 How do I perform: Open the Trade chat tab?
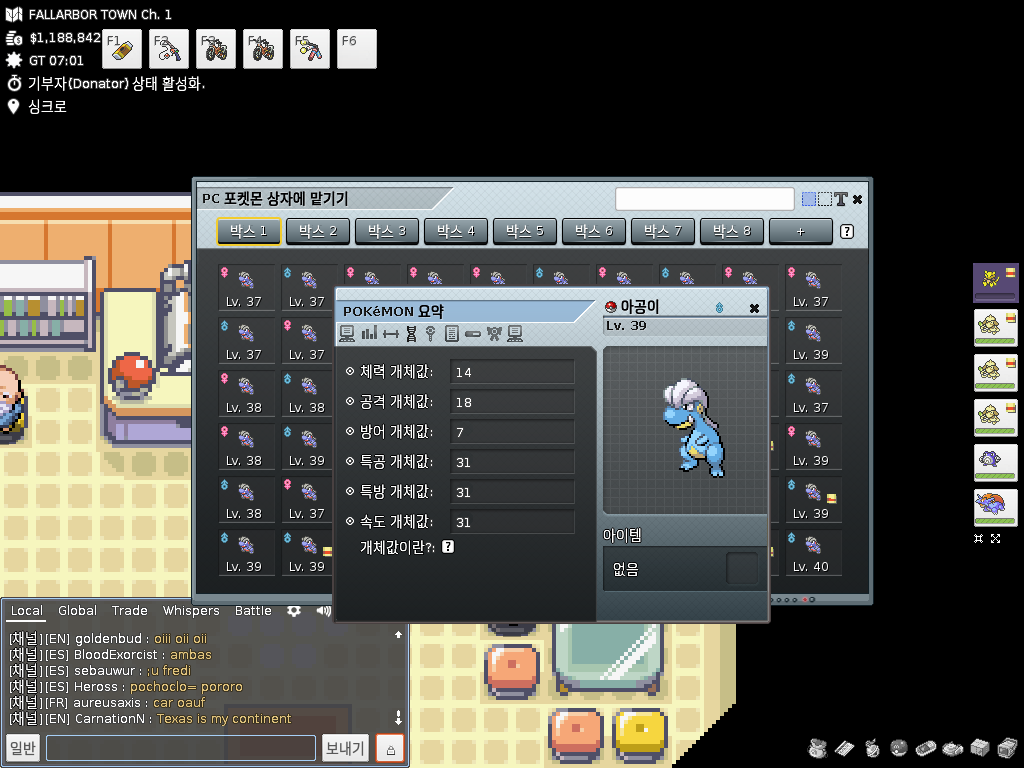coord(129,611)
